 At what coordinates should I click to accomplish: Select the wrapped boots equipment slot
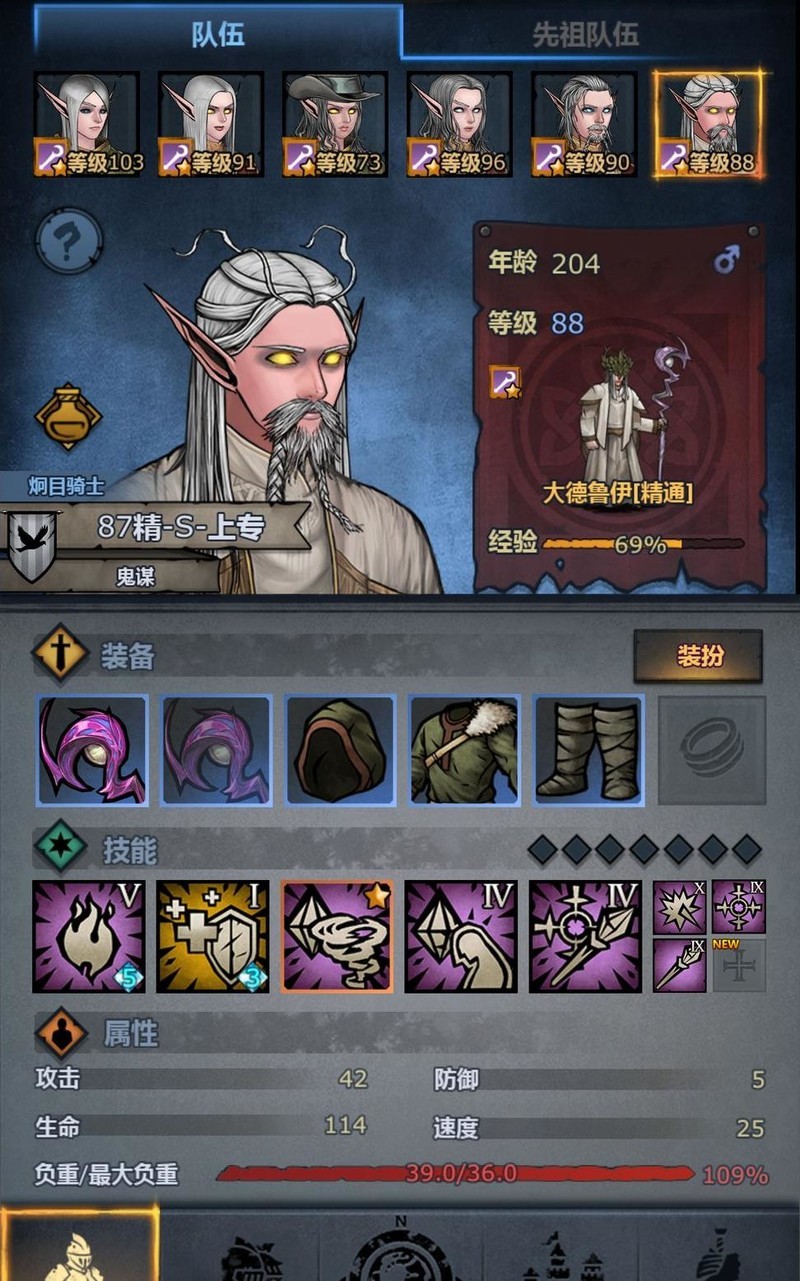(588, 750)
